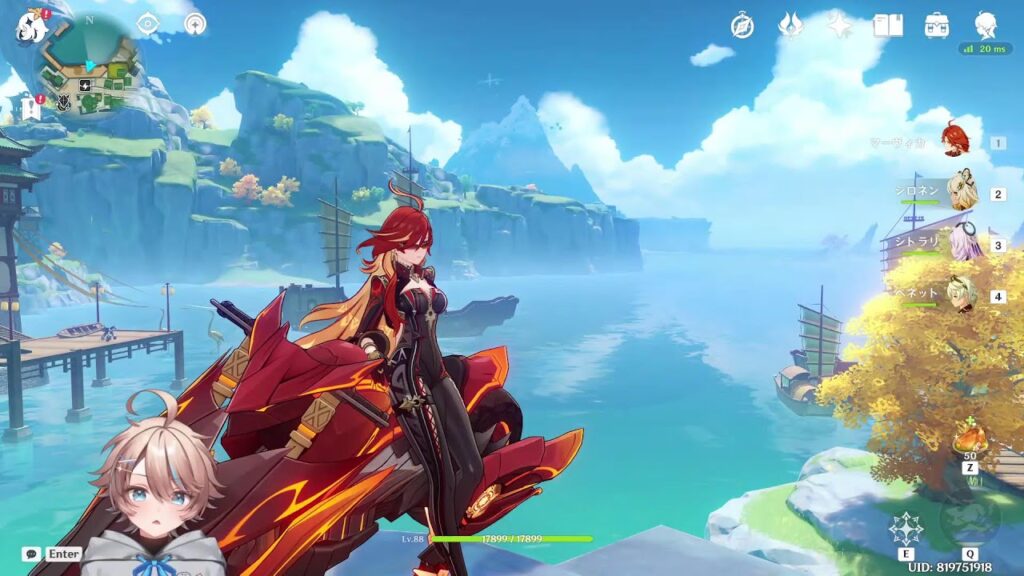
Task: Open the quest list bookmark icon
Action: (32, 109)
